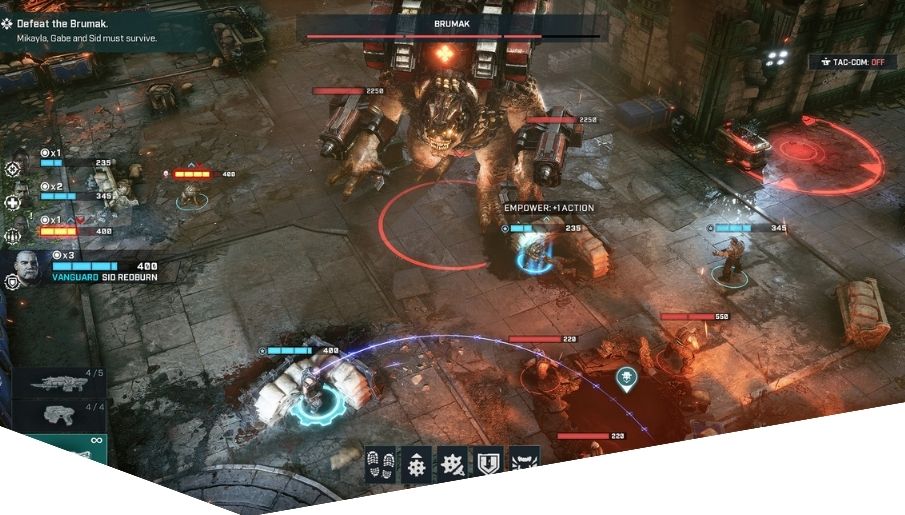Switch to the pistol with 4/4 ammo
The image size is (905, 515).
tap(56, 415)
